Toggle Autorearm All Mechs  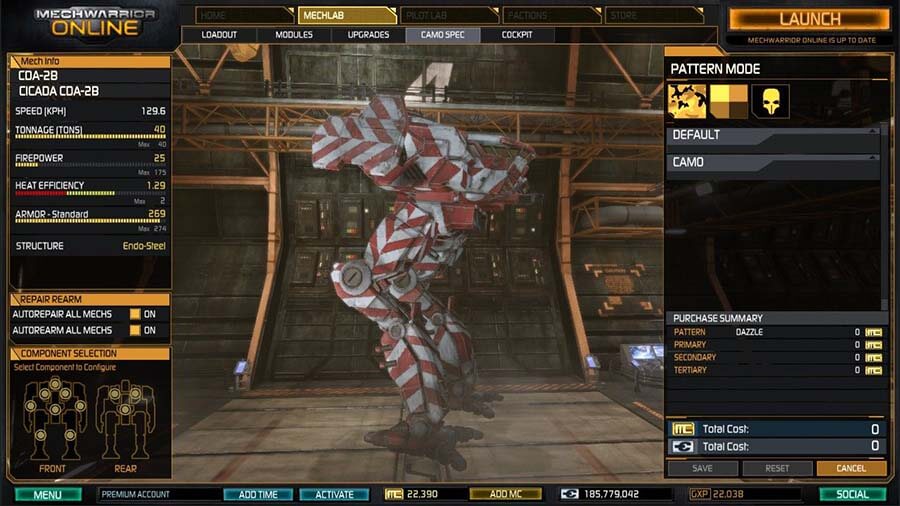[x=135, y=330]
